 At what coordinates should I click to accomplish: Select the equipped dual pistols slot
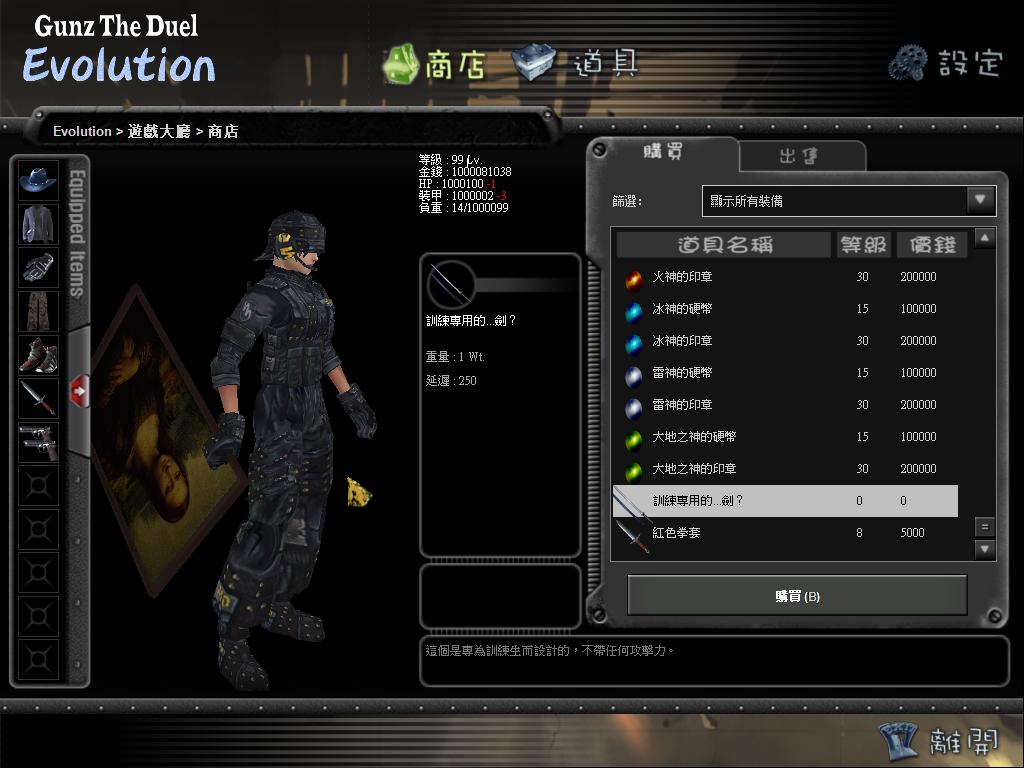coord(39,442)
